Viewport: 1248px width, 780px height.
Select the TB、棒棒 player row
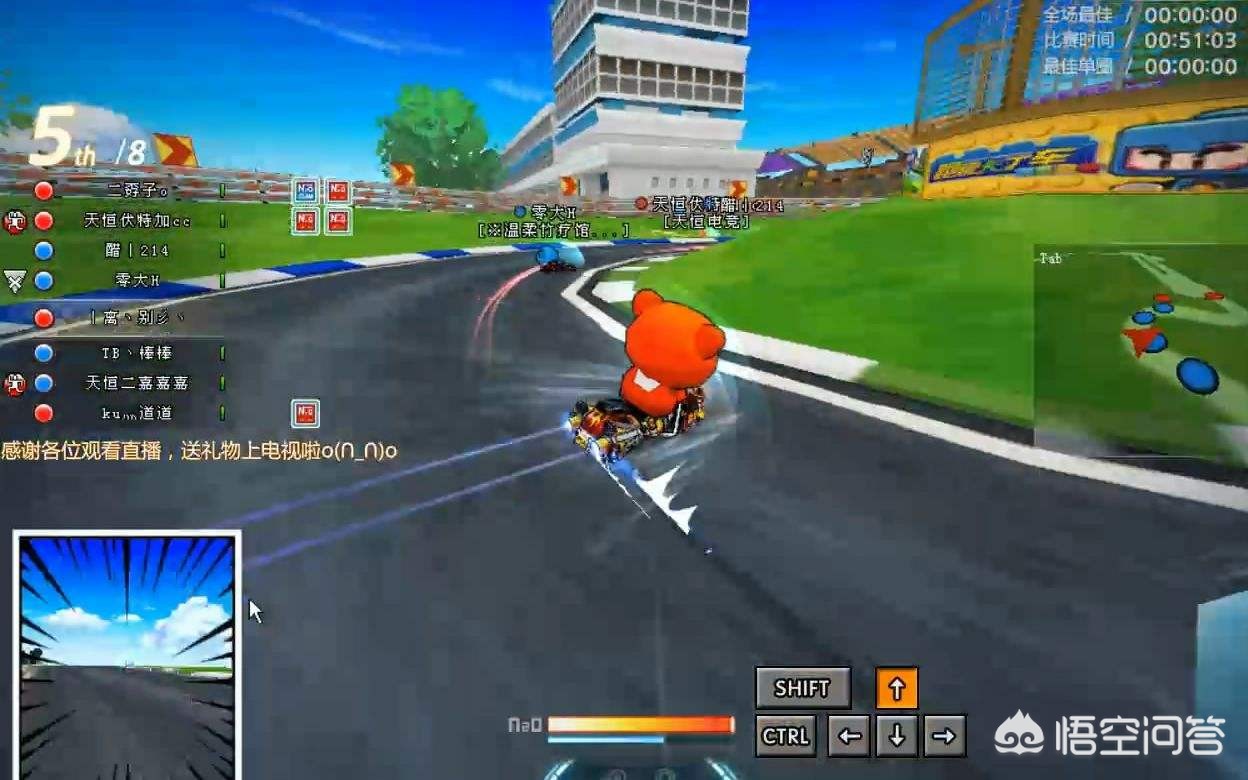pos(137,353)
